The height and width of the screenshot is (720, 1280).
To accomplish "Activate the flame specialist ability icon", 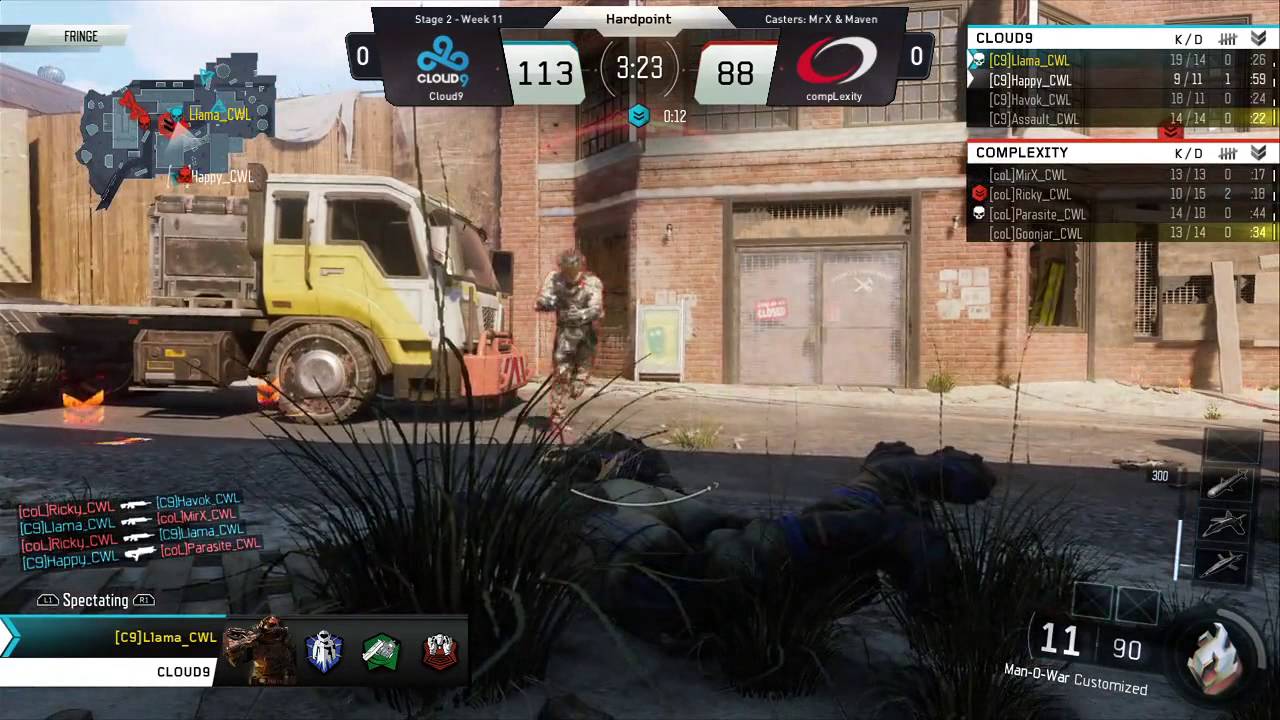I will point(1214,654).
